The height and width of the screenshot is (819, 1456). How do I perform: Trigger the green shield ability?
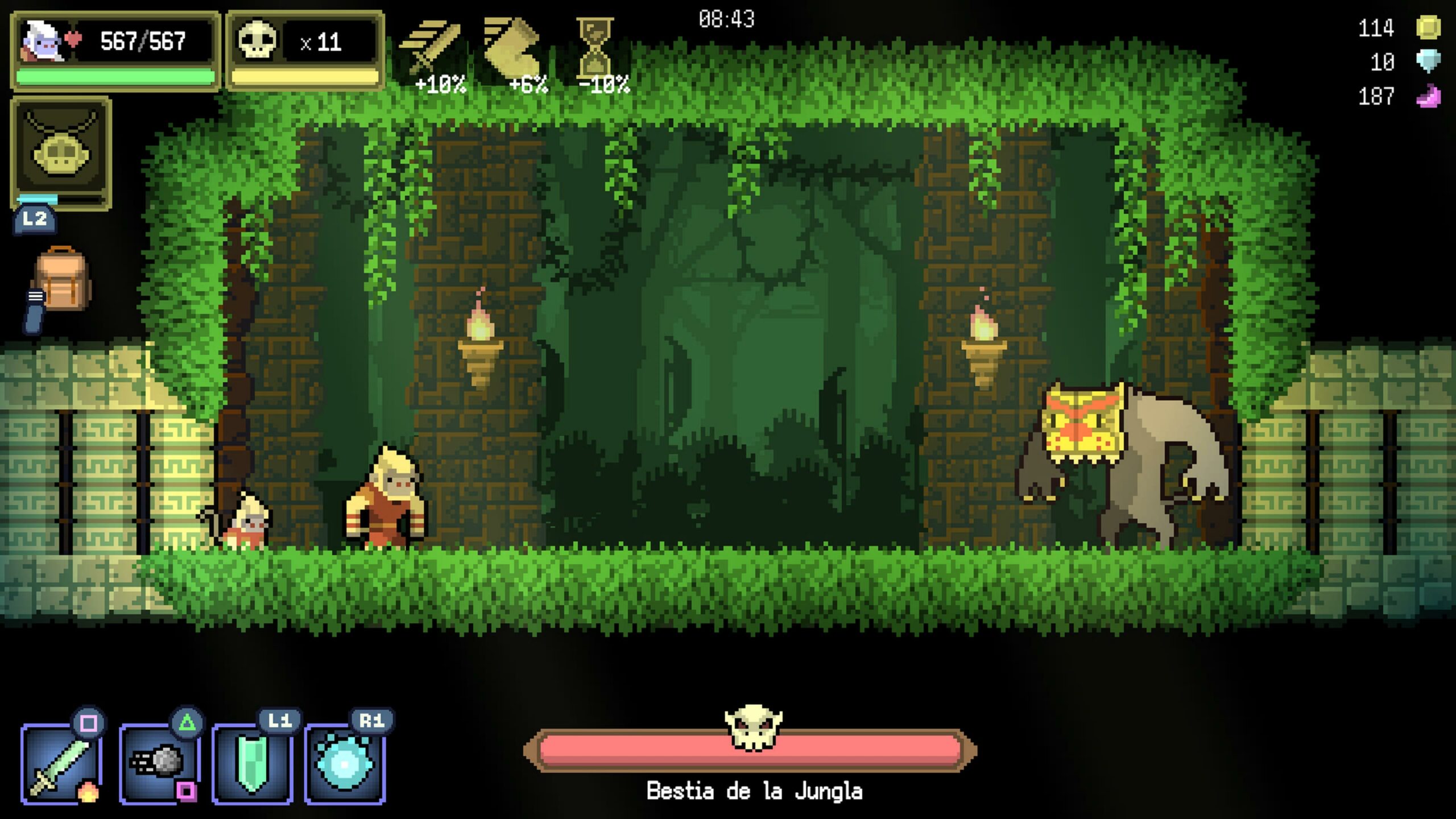click(253, 763)
